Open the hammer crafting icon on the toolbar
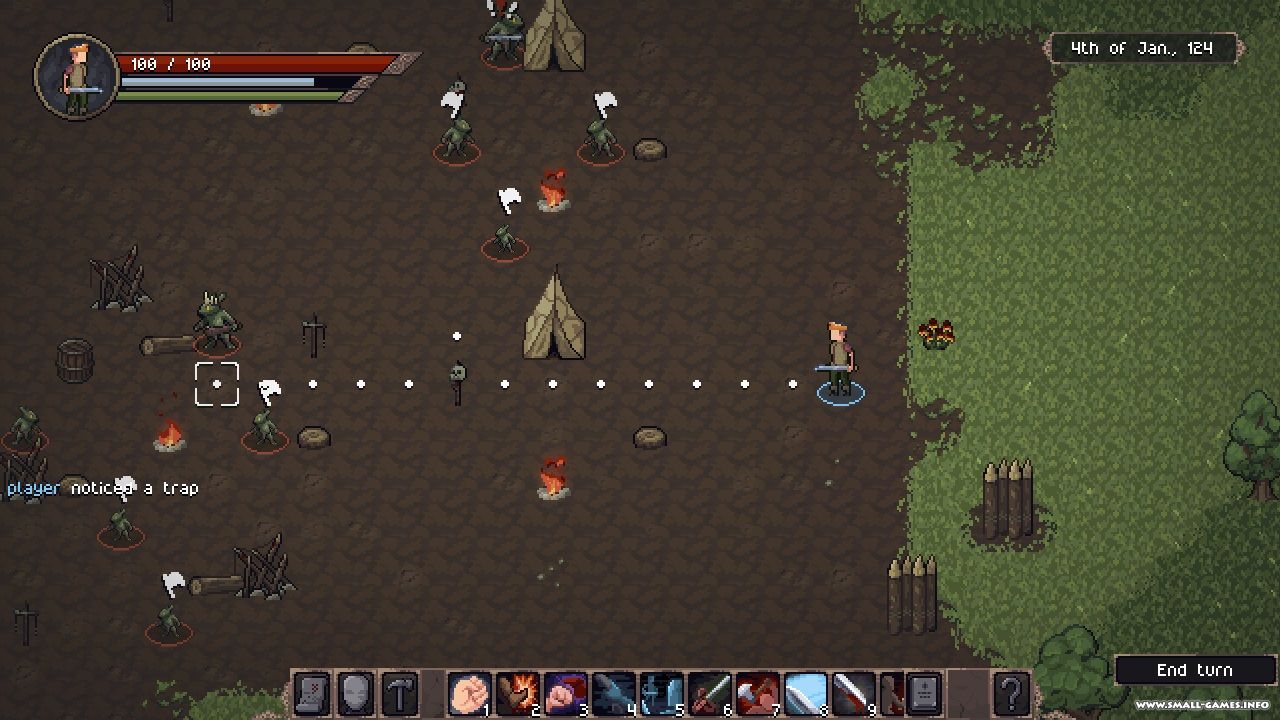This screenshot has height=720, width=1280. [x=399, y=693]
